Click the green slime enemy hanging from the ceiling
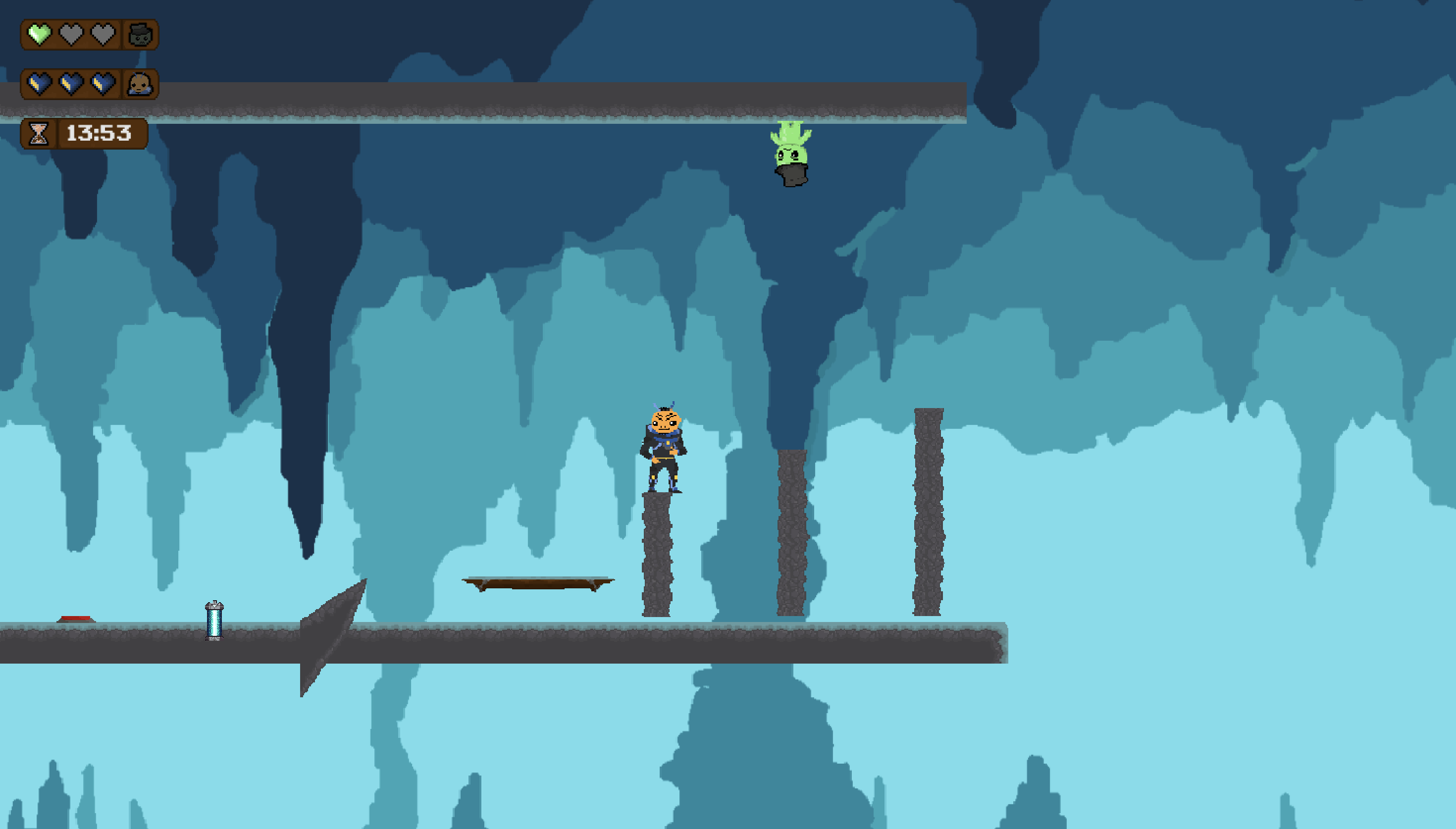Viewport: 1456px width, 829px height. [790, 153]
